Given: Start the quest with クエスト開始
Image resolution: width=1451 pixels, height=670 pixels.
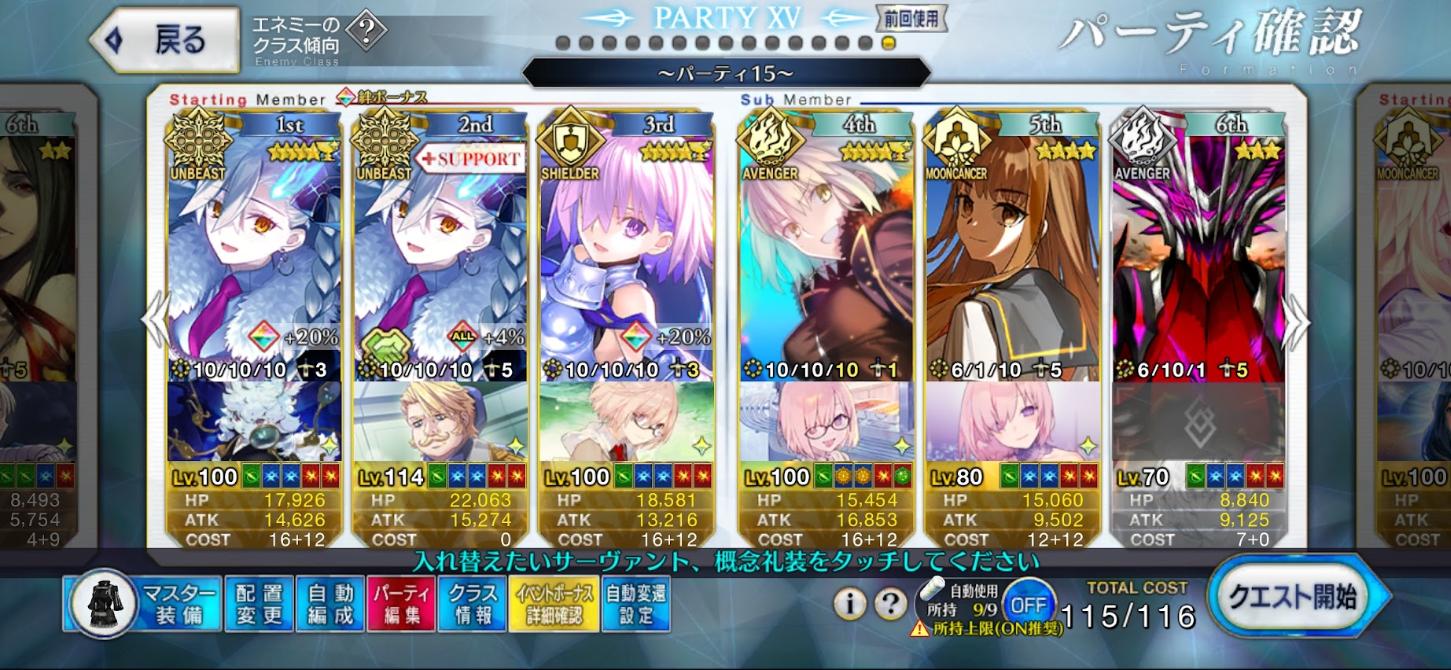Looking at the screenshot, I should (1297, 600).
